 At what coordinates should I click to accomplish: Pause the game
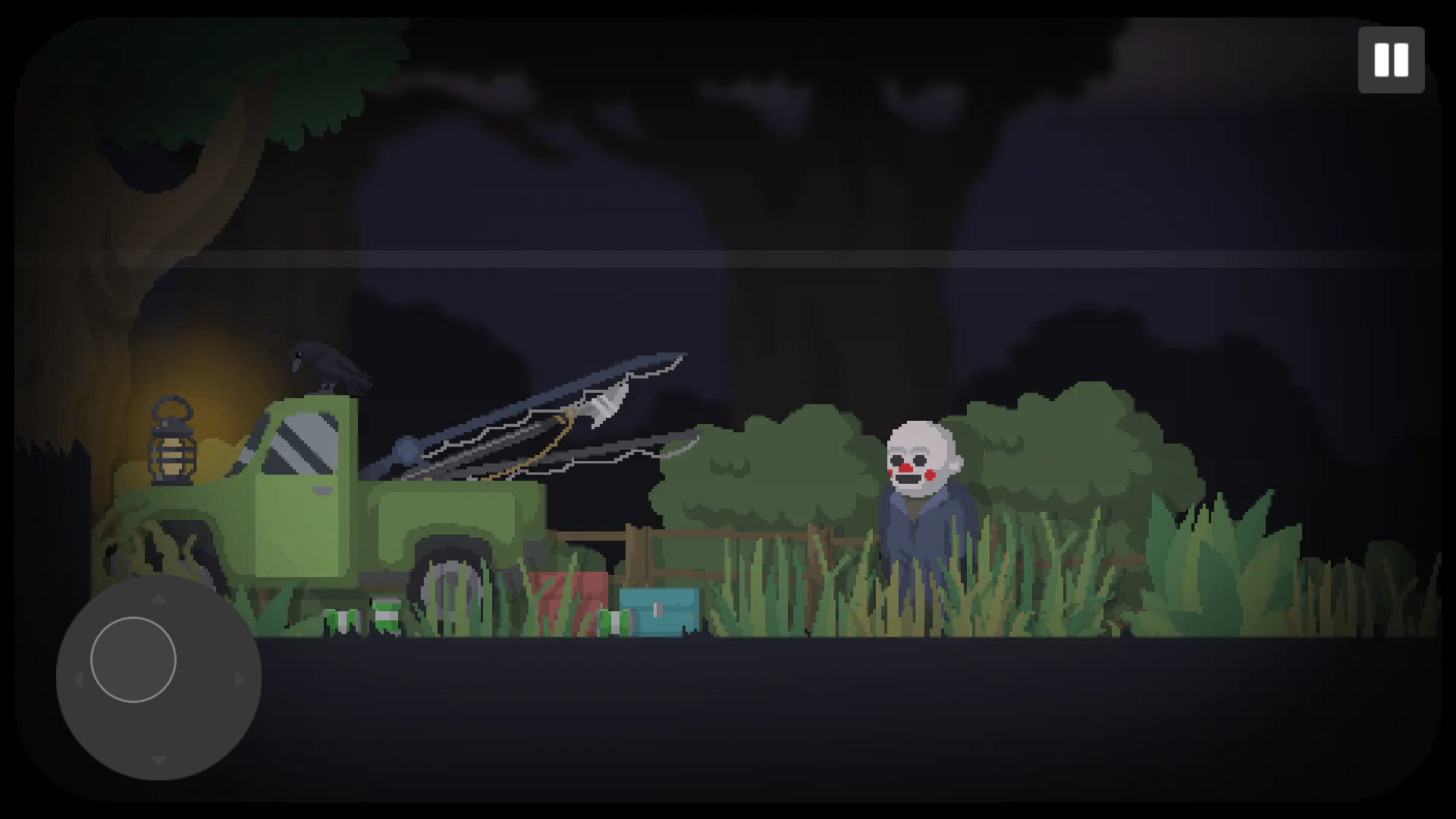click(x=1392, y=60)
